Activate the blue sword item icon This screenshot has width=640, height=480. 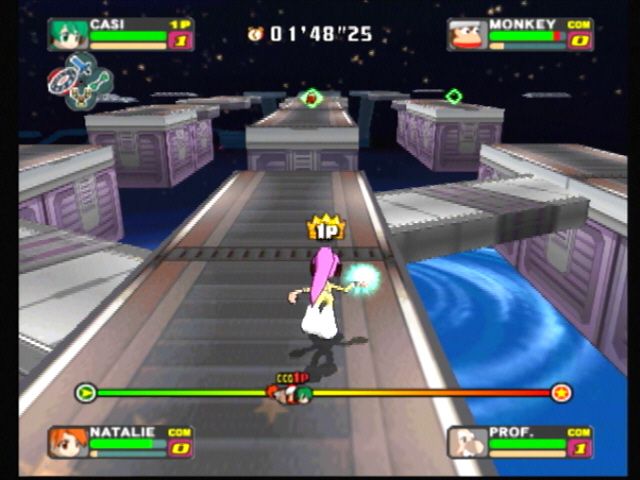click(81, 66)
